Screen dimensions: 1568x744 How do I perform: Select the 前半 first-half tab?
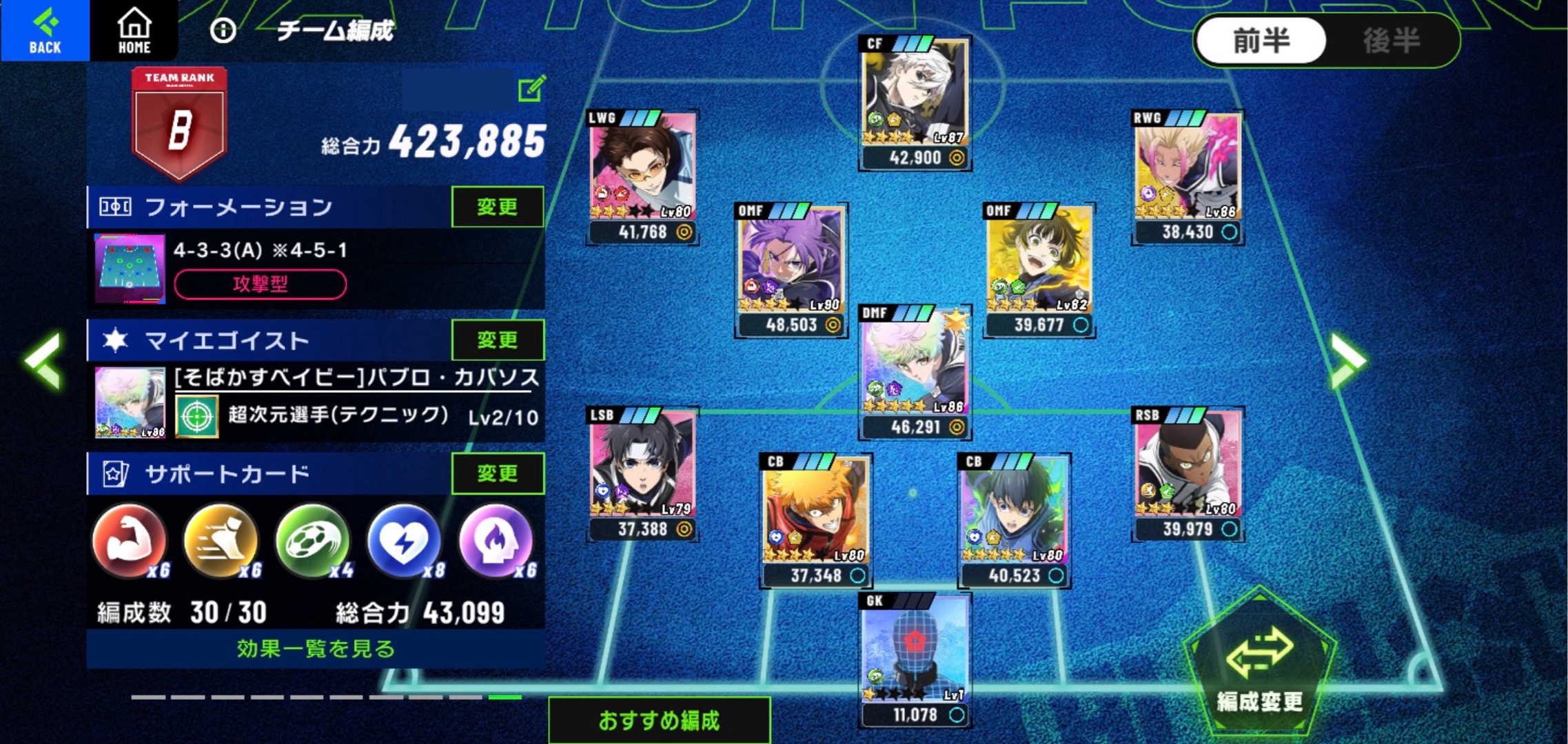click(x=1261, y=41)
